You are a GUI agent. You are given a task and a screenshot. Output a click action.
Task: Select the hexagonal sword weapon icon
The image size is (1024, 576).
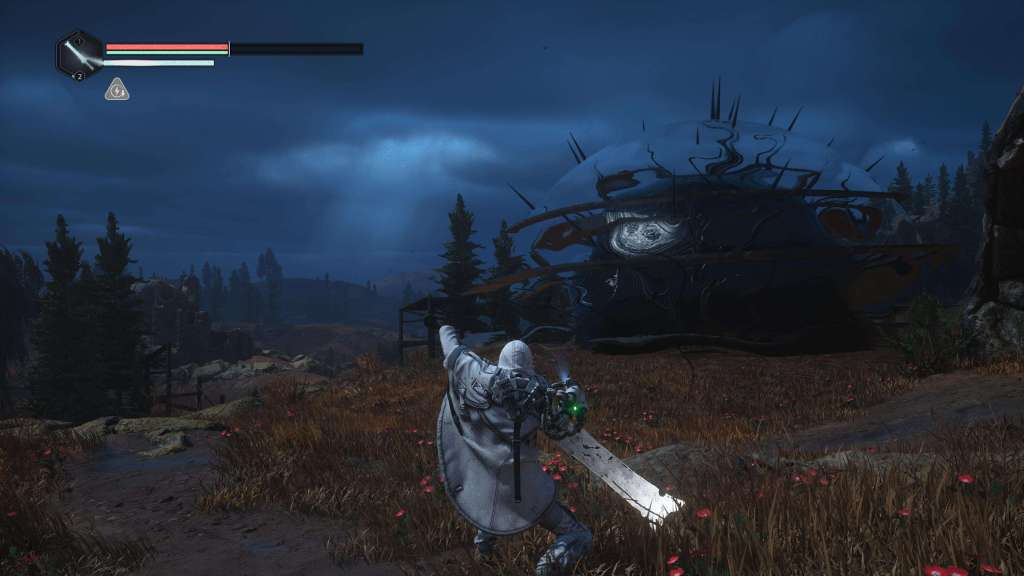[80, 54]
